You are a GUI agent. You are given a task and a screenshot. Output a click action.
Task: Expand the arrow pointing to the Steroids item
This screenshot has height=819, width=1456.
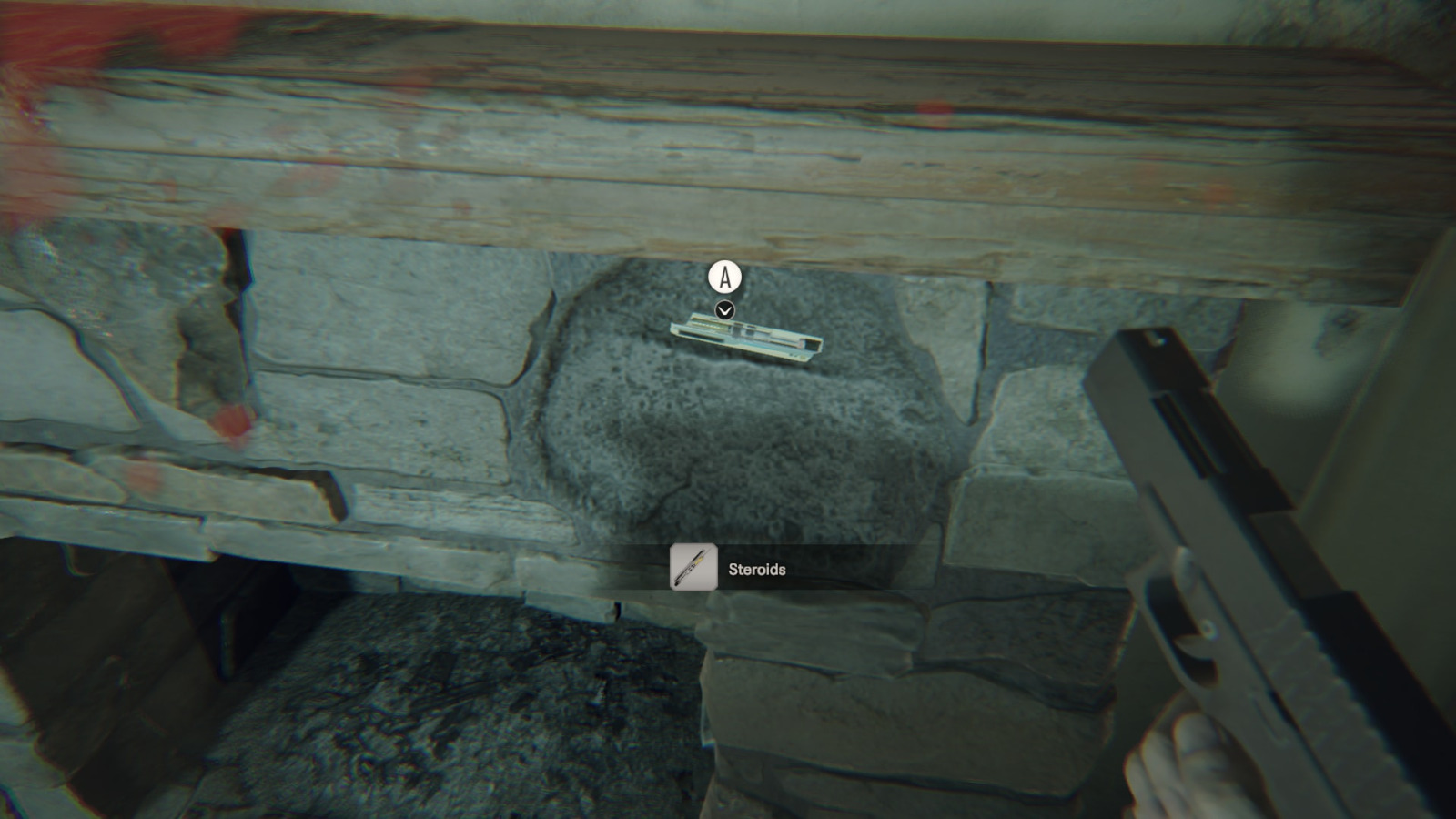pyautogui.click(x=723, y=309)
